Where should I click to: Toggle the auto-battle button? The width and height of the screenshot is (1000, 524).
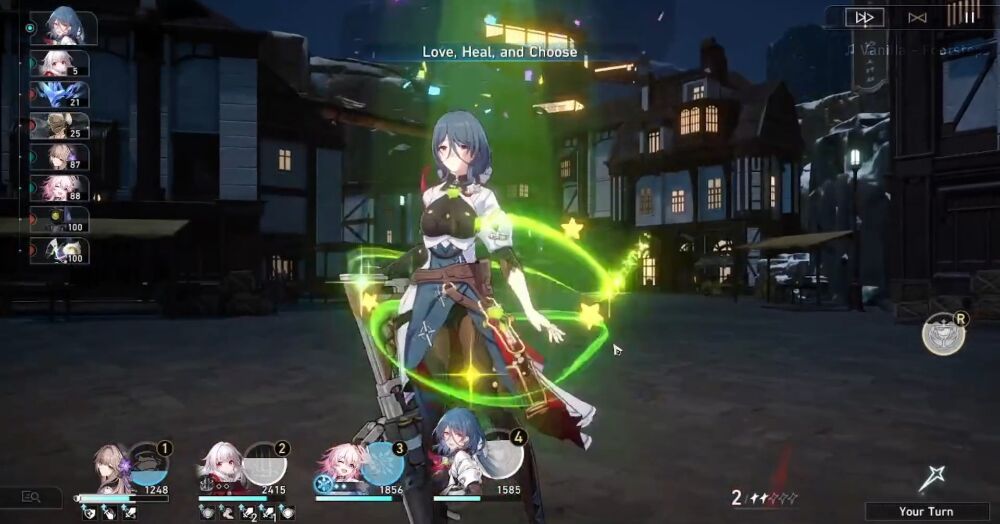916,17
